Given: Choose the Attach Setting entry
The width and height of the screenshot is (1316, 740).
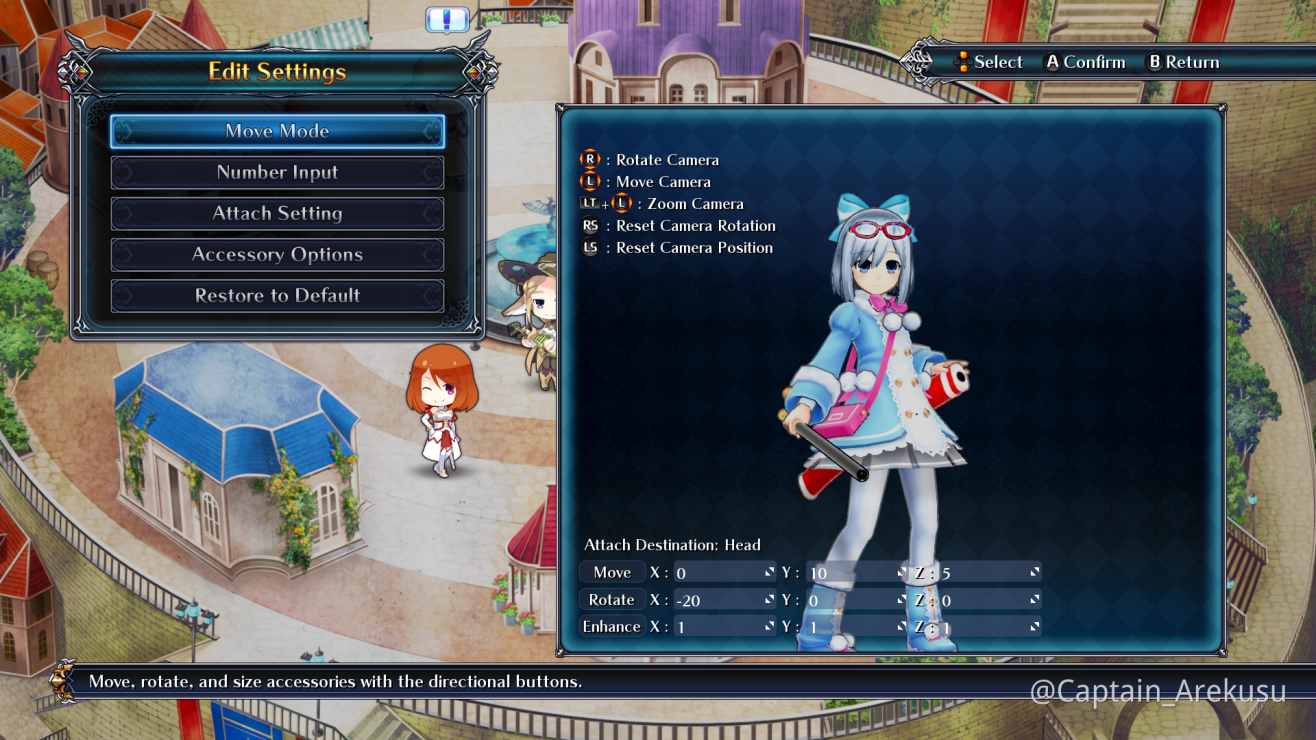Looking at the screenshot, I should click(x=277, y=213).
